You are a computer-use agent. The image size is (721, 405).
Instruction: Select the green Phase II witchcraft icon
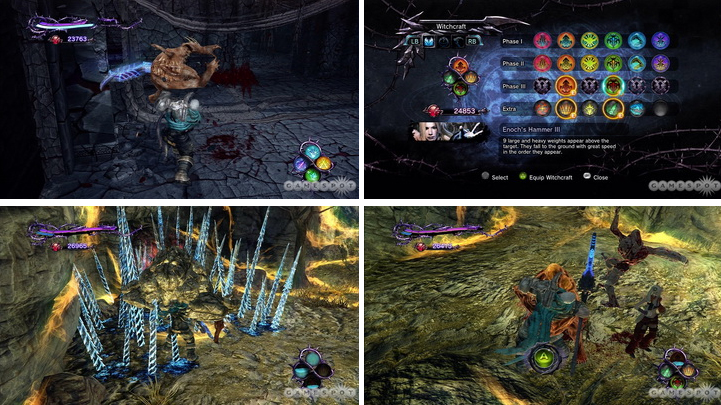[611, 64]
